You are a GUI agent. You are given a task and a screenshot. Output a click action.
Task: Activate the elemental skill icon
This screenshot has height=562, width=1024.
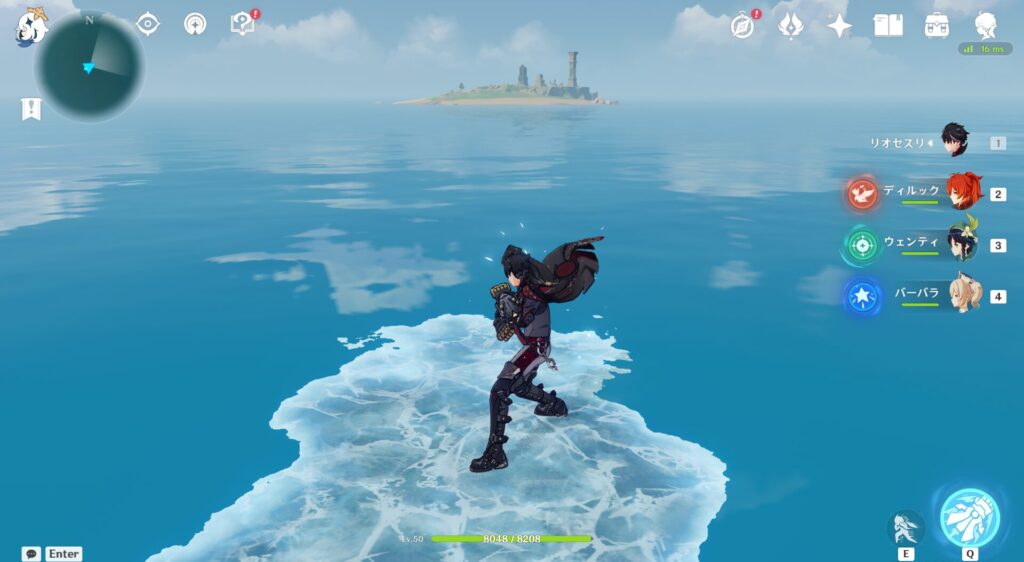click(x=906, y=527)
